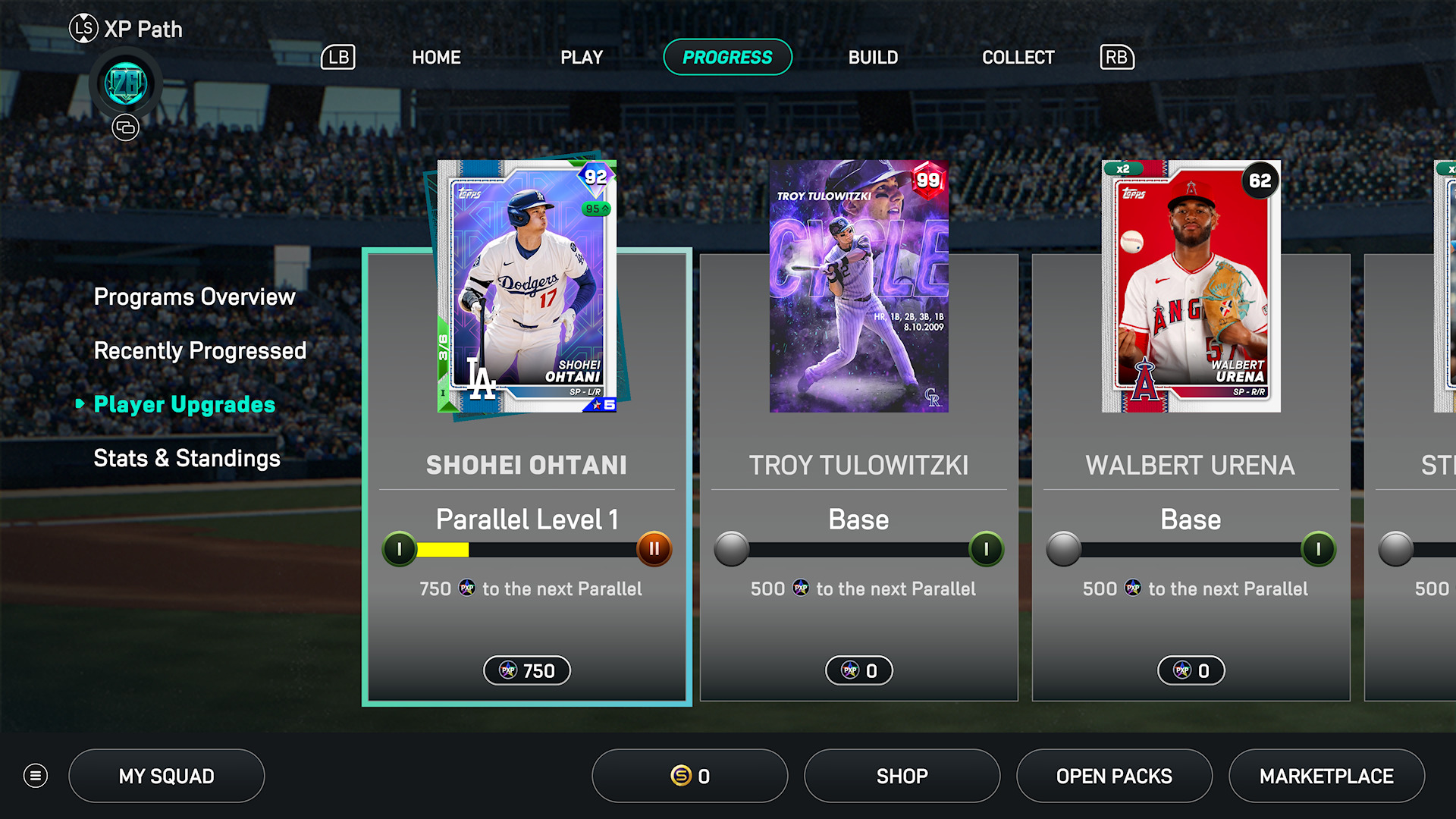Viewport: 1456px width, 819px height.
Task: Click the XP Path level badge
Action: [x=126, y=83]
